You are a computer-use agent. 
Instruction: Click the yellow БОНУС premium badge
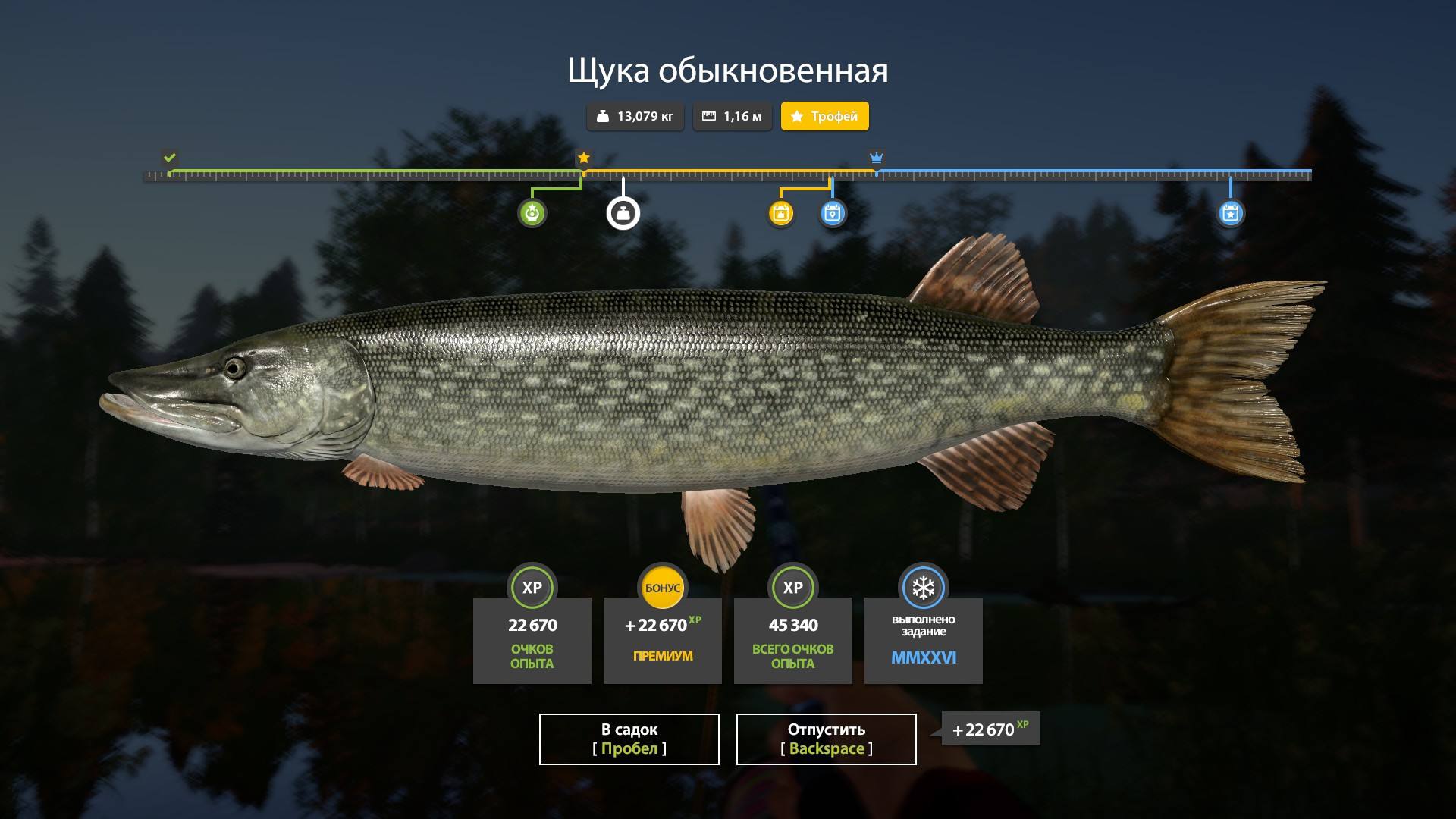tap(662, 588)
